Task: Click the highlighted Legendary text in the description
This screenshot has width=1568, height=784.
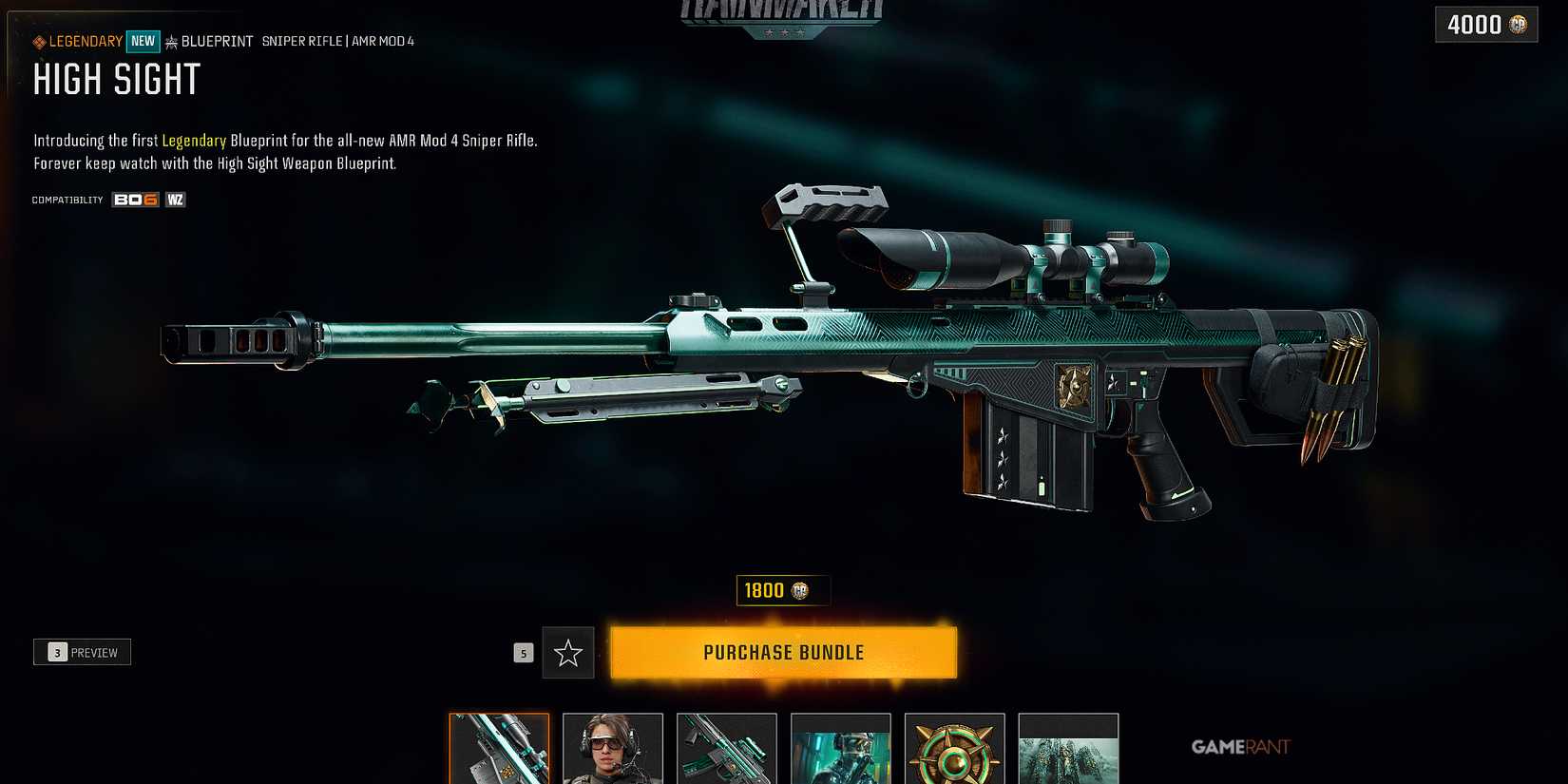Action: tap(194, 140)
